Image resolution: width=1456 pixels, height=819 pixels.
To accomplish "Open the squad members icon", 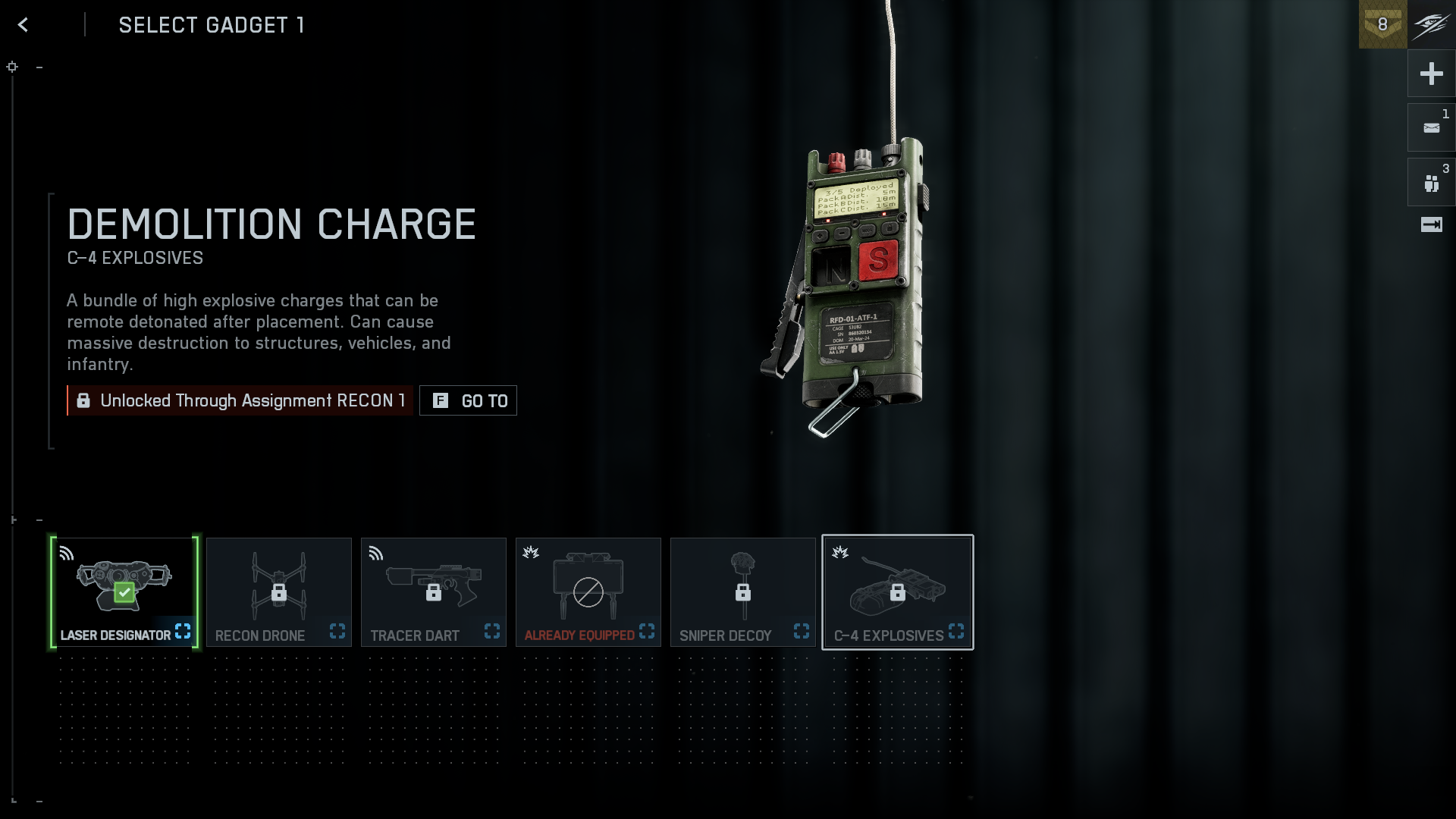I will coord(1431,183).
